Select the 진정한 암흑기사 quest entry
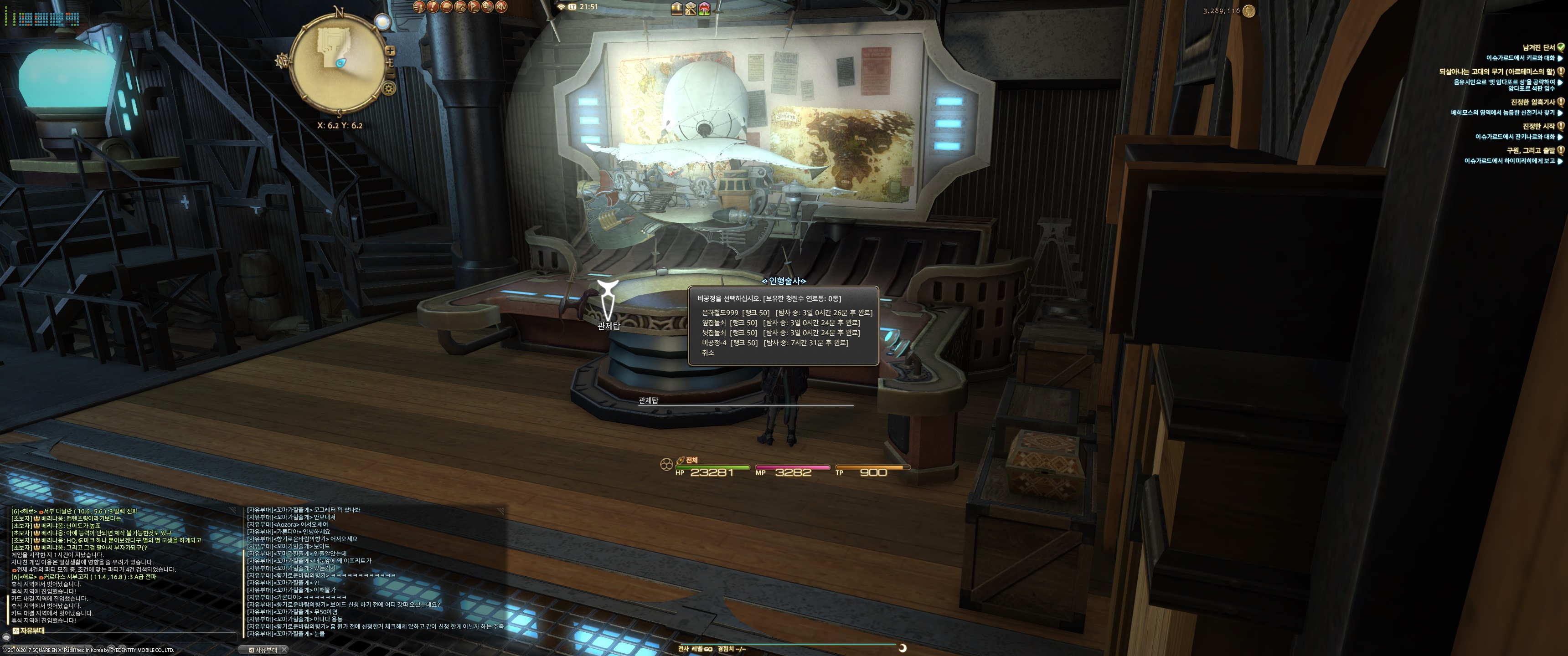Image resolution: width=1568 pixels, height=656 pixels. pyautogui.click(x=1532, y=102)
